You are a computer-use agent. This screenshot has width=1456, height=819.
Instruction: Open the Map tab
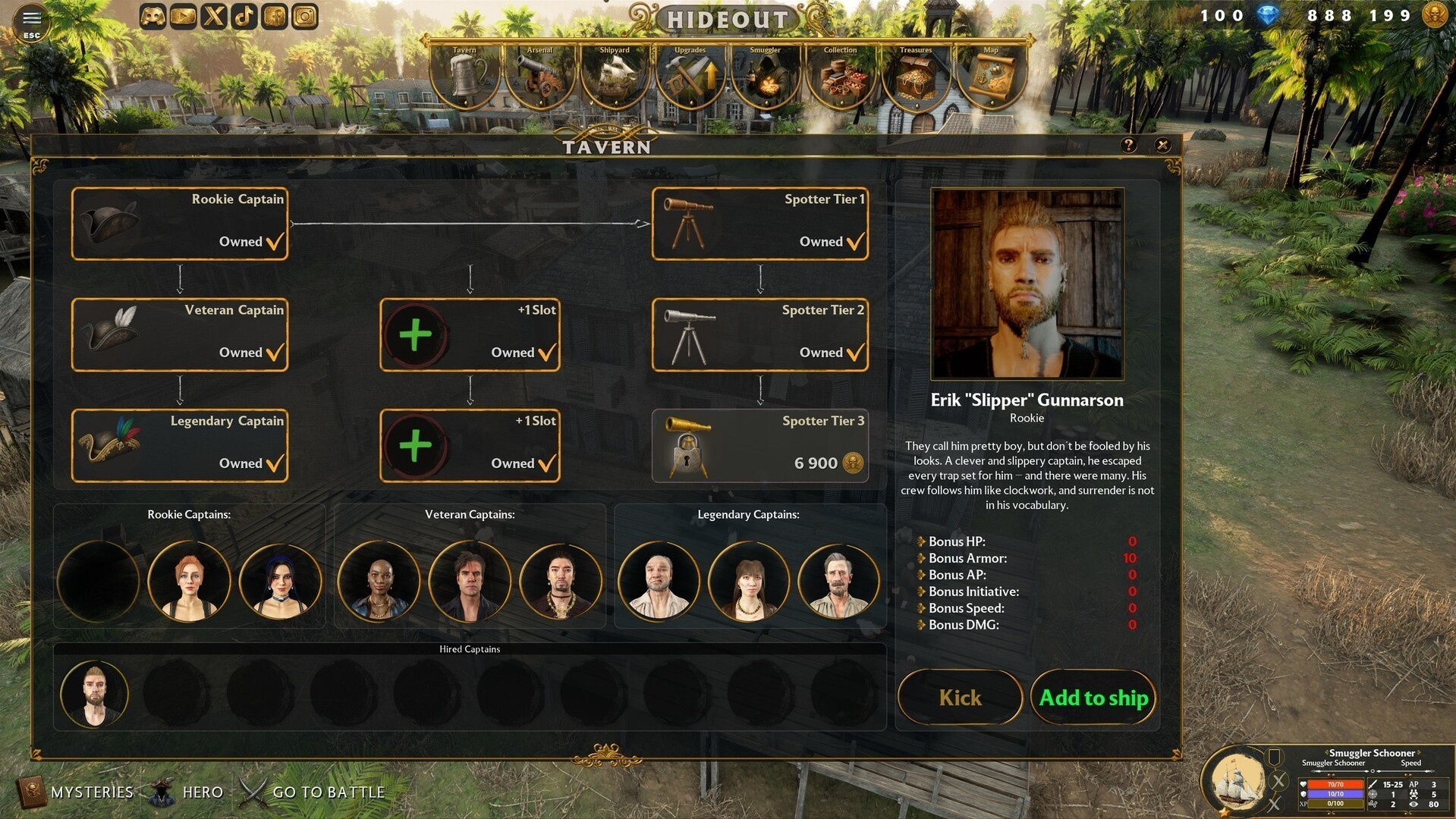(x=991, y=76)
